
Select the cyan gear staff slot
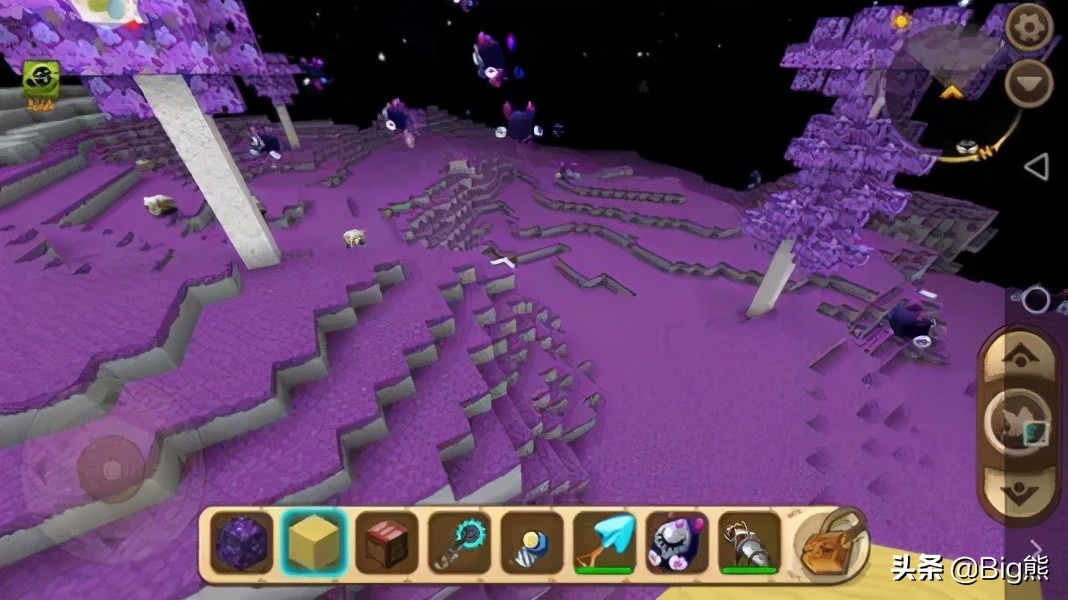pyautogui.click(x=459, y=544)
